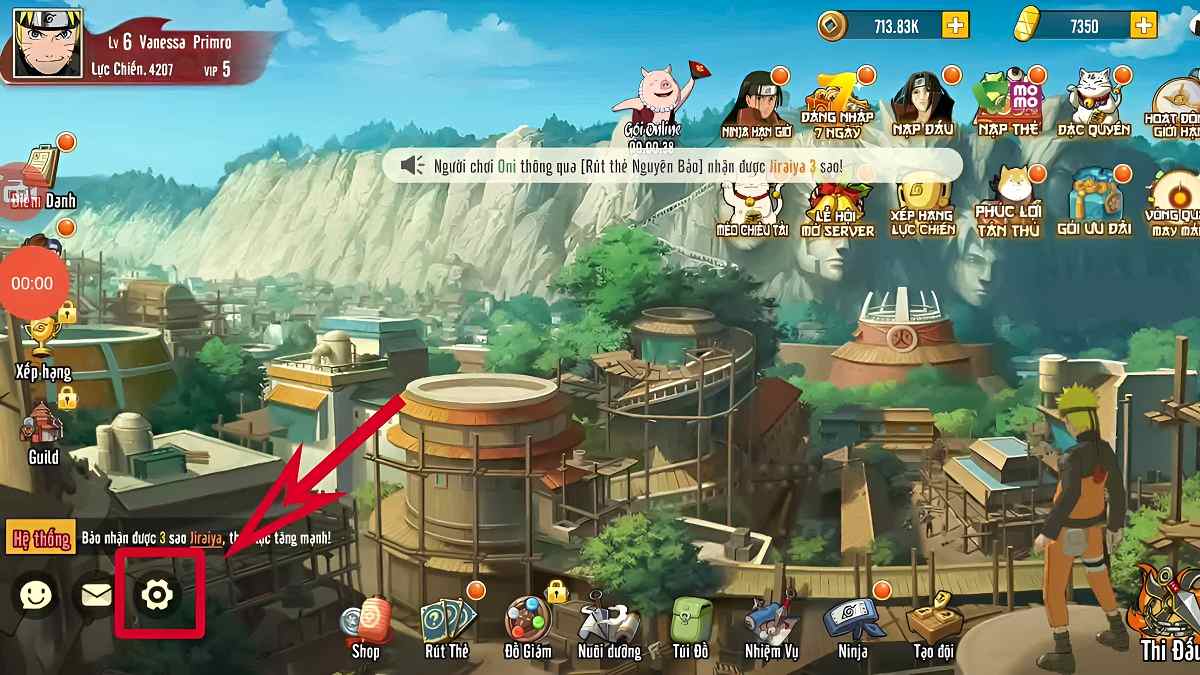The width and height of the screenshot is (1200, 675).
Task: Open Xếp Hạng Lực Chiến ranking
Action: point(924,204)
